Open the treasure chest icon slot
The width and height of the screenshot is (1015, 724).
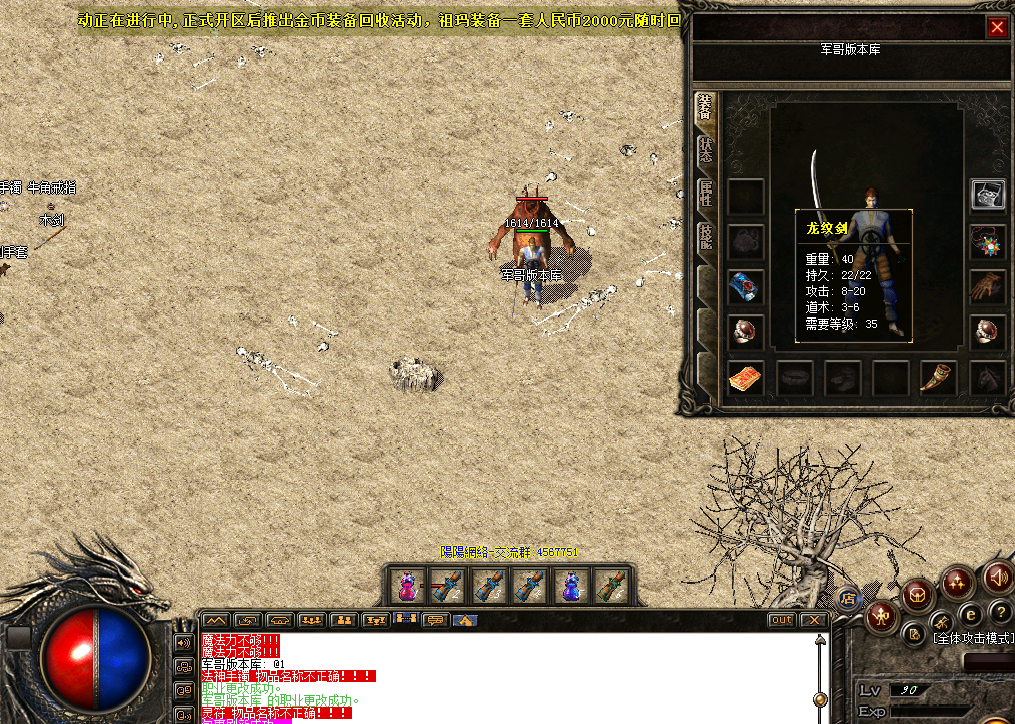pyautogui.click(x=988, y=195)
